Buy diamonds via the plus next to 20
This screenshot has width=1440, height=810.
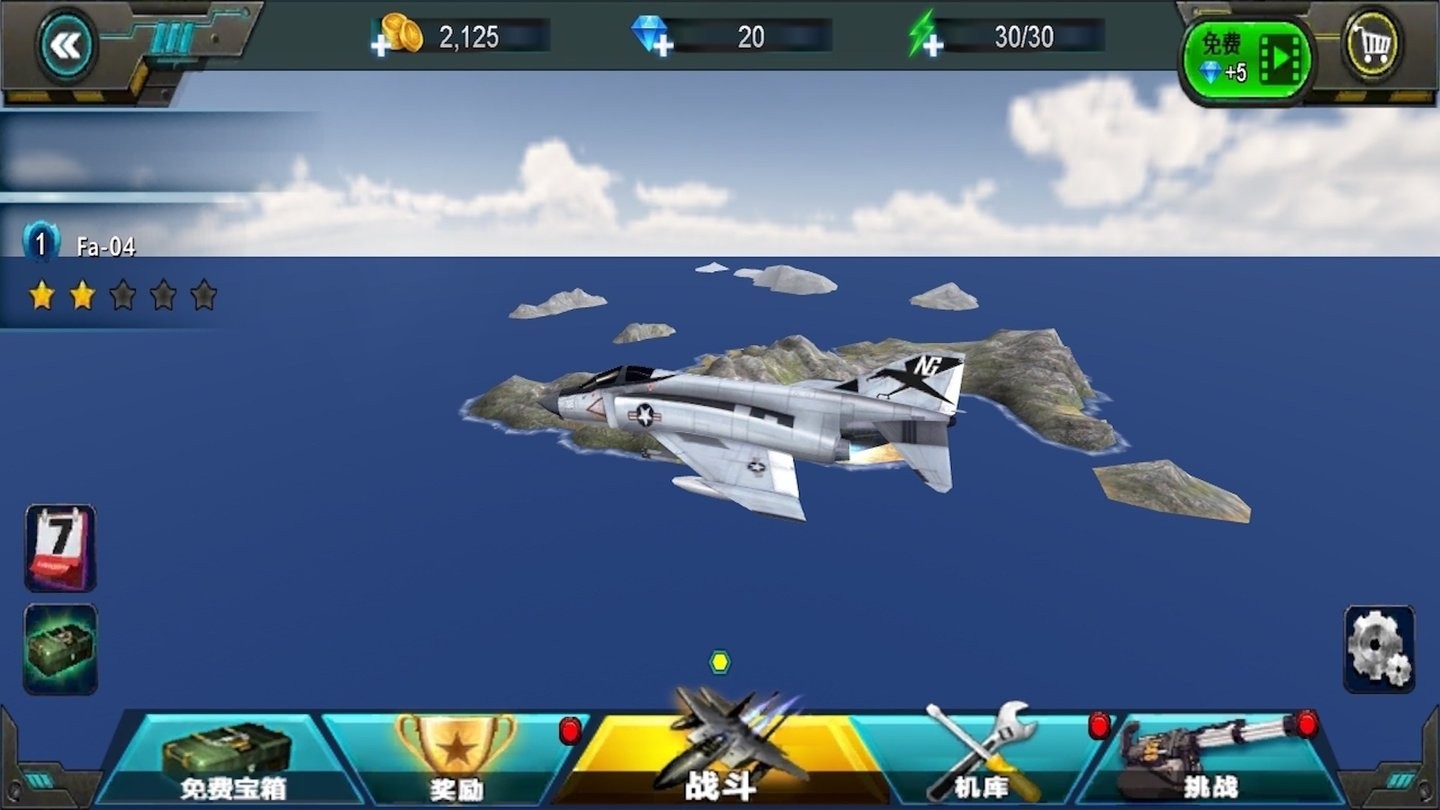coord(662,44)
